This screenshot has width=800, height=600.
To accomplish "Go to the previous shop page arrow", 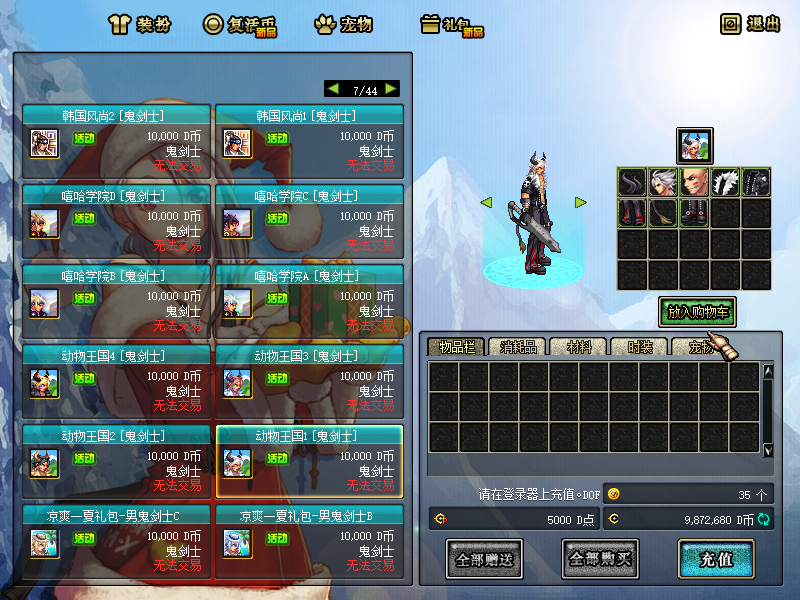I will tap(334, 89).
